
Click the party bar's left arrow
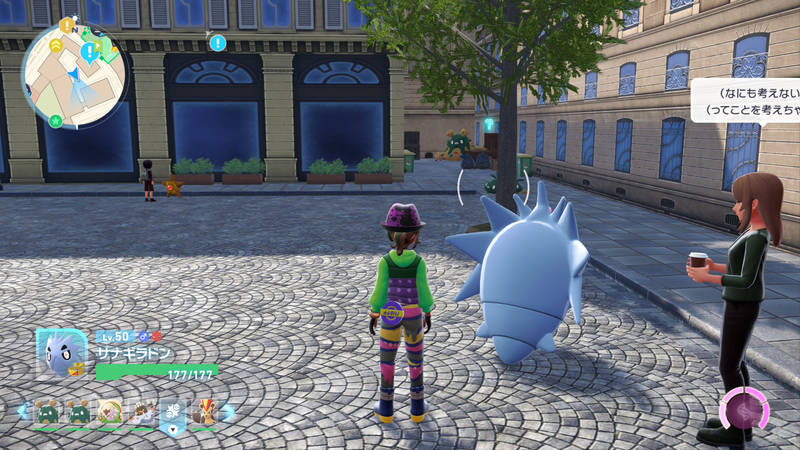tap(22, 411)
